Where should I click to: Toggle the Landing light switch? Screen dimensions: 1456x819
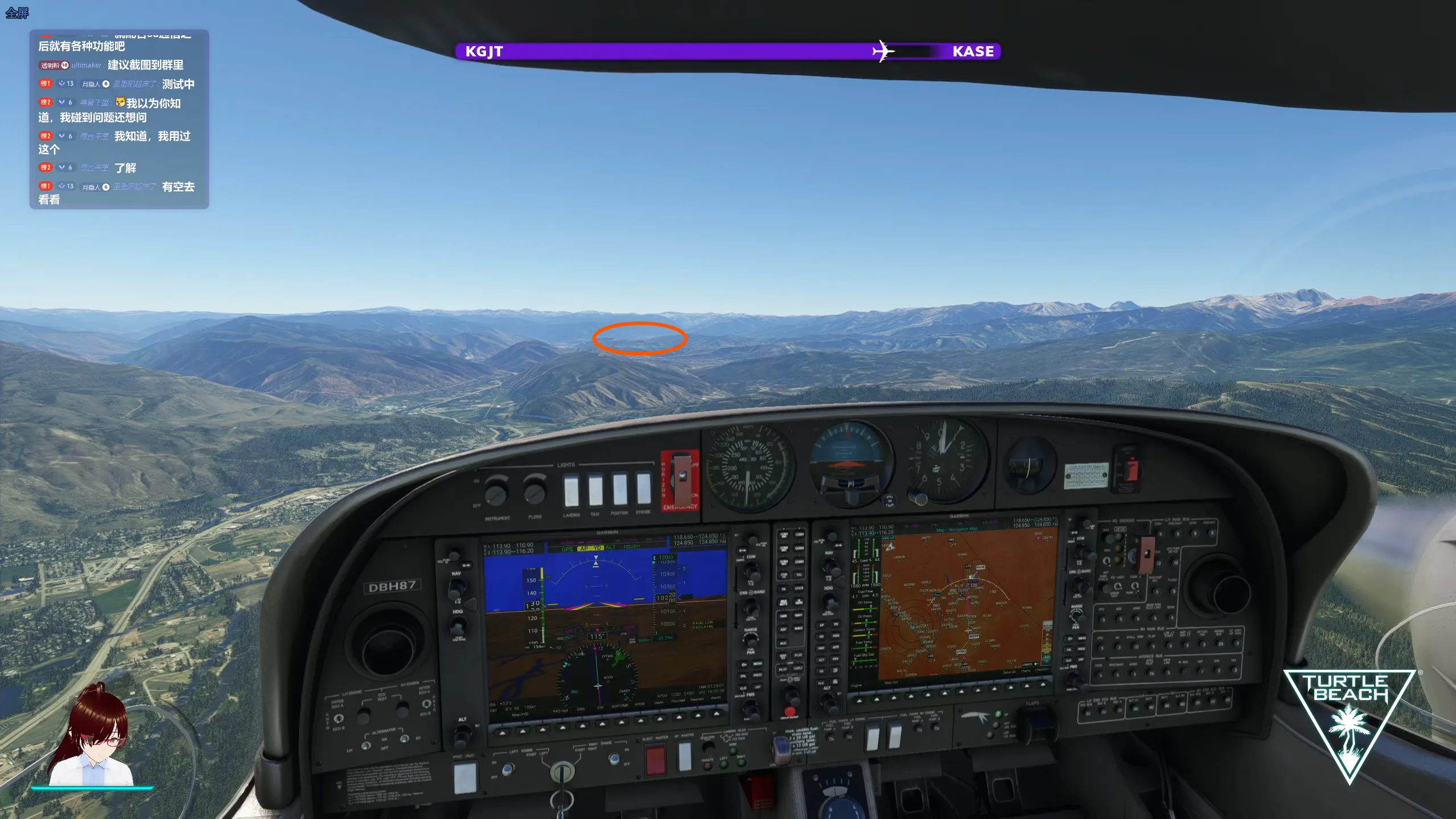click(570, 490)
